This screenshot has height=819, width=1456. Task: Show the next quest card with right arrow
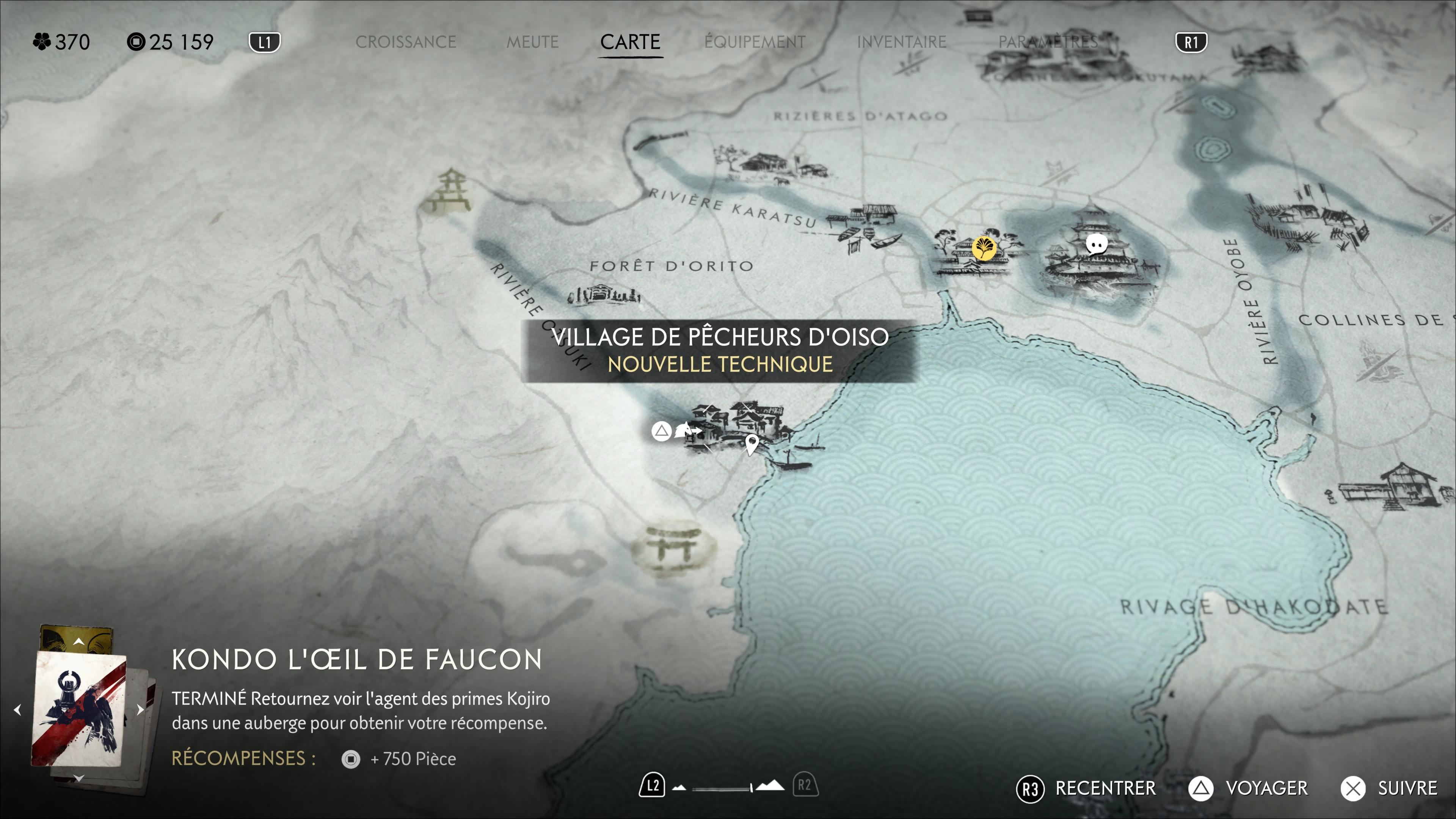140,709
